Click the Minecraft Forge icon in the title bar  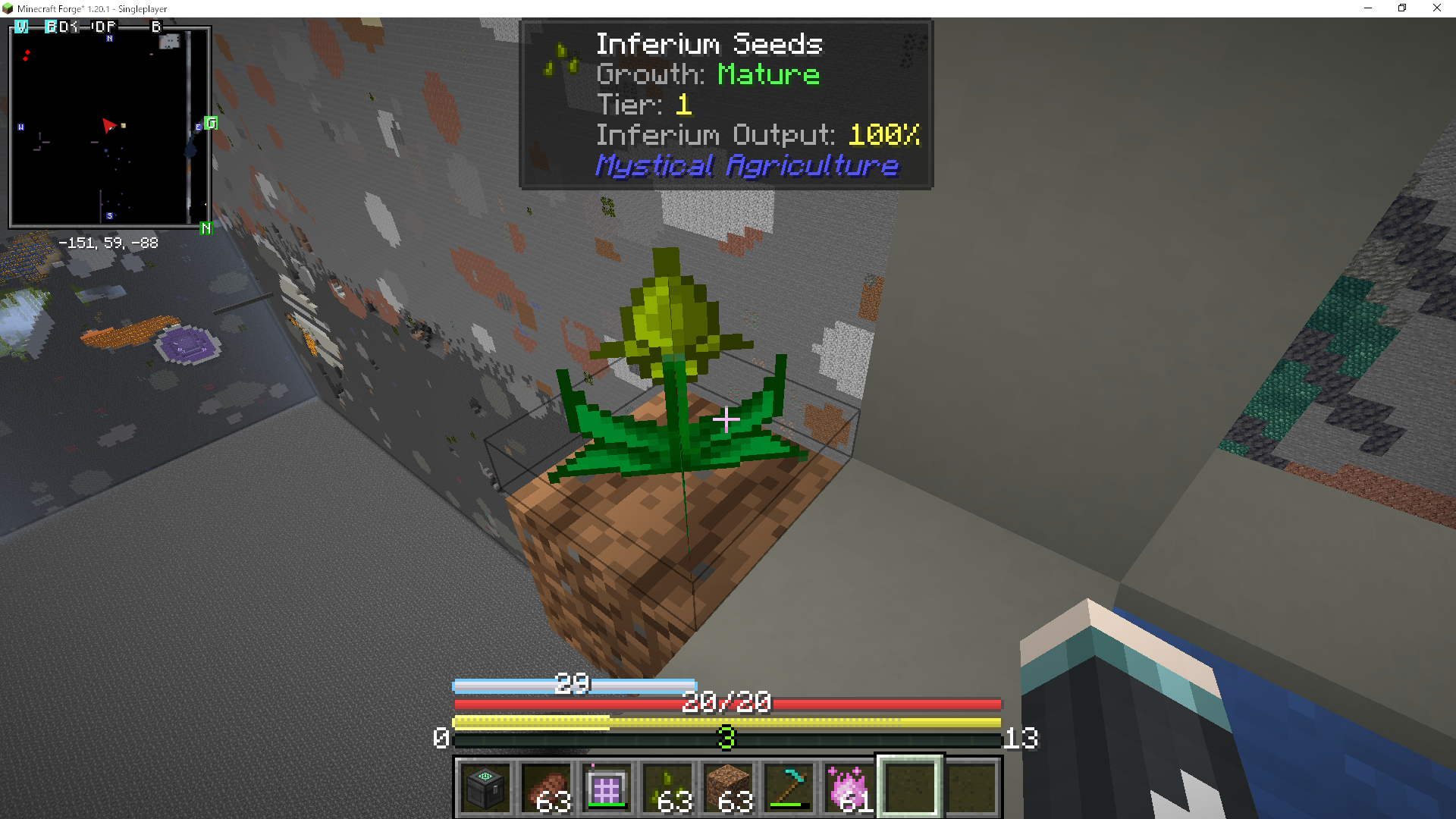coord(8,8)
